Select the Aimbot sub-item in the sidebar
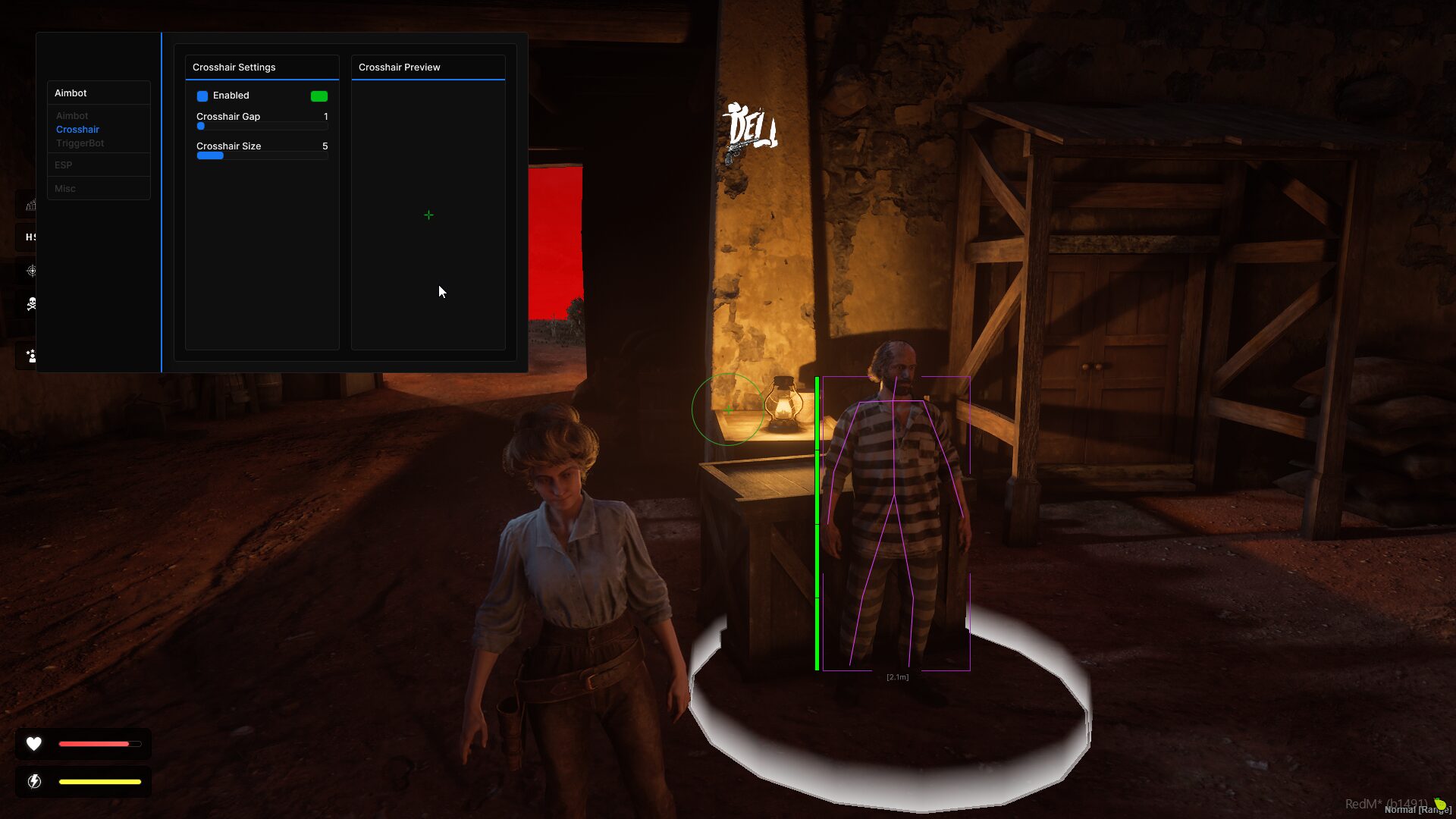1456x819 pixels. [x=72, y=115]
